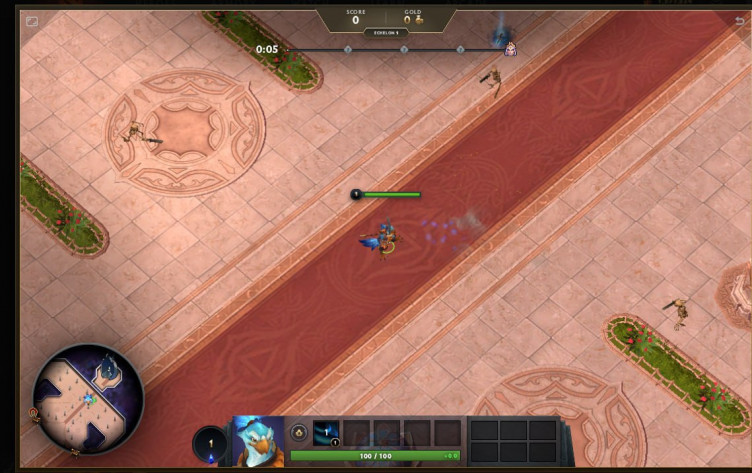The height and width of the screenshot is (473, 752).
Task: Click the red marker on the minimap's left rim
Action: (35, 411)
